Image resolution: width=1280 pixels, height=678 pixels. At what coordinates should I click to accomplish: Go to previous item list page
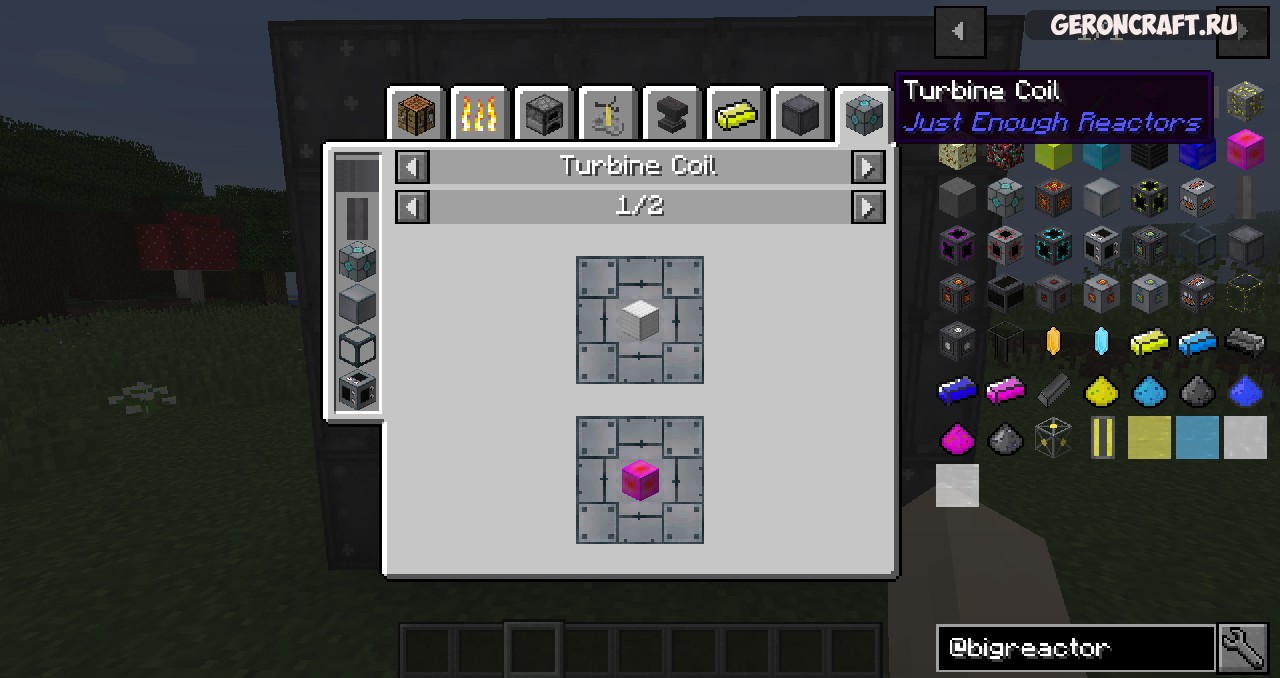click(959, 31)
